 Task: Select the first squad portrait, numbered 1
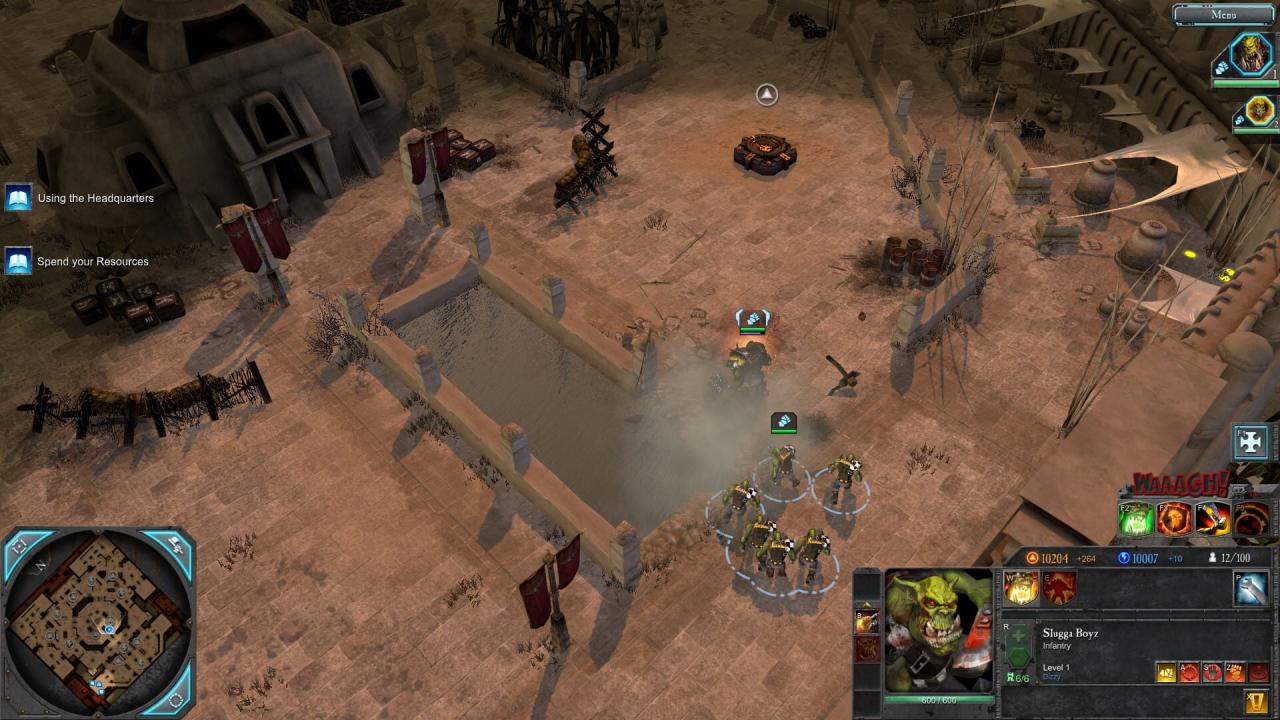point(1250,55)
